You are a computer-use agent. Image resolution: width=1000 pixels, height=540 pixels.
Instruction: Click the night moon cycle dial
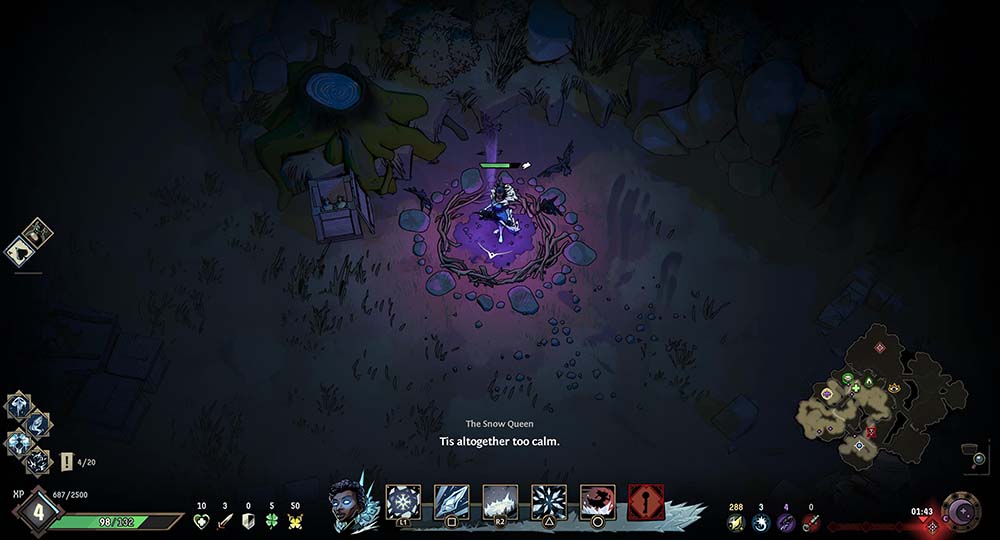(961, 511)
